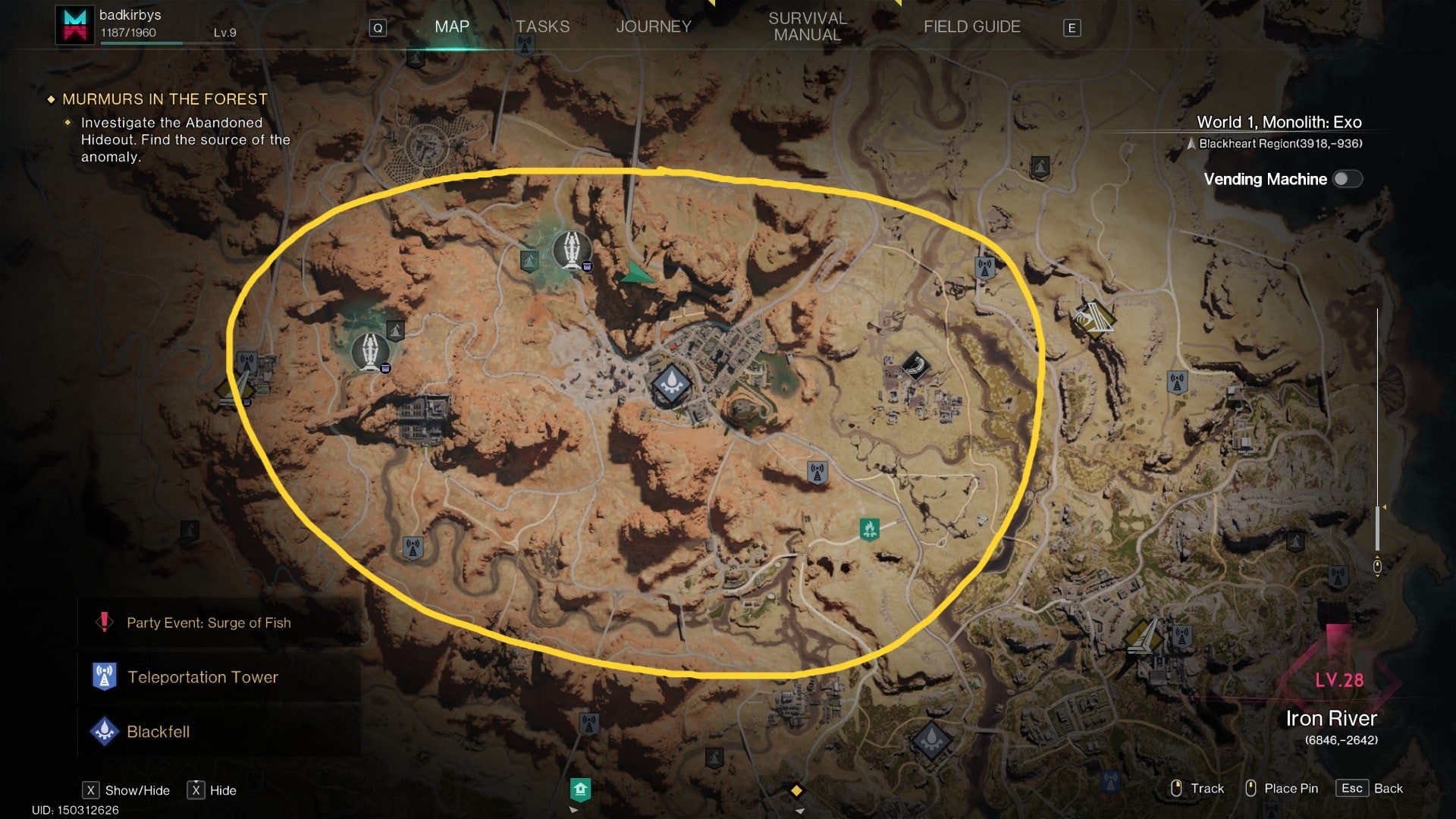Viewport: 1456px width, 819px height.
Task: Select the Murmurs in the Forest quest entry
Action: tap(164, 99)
